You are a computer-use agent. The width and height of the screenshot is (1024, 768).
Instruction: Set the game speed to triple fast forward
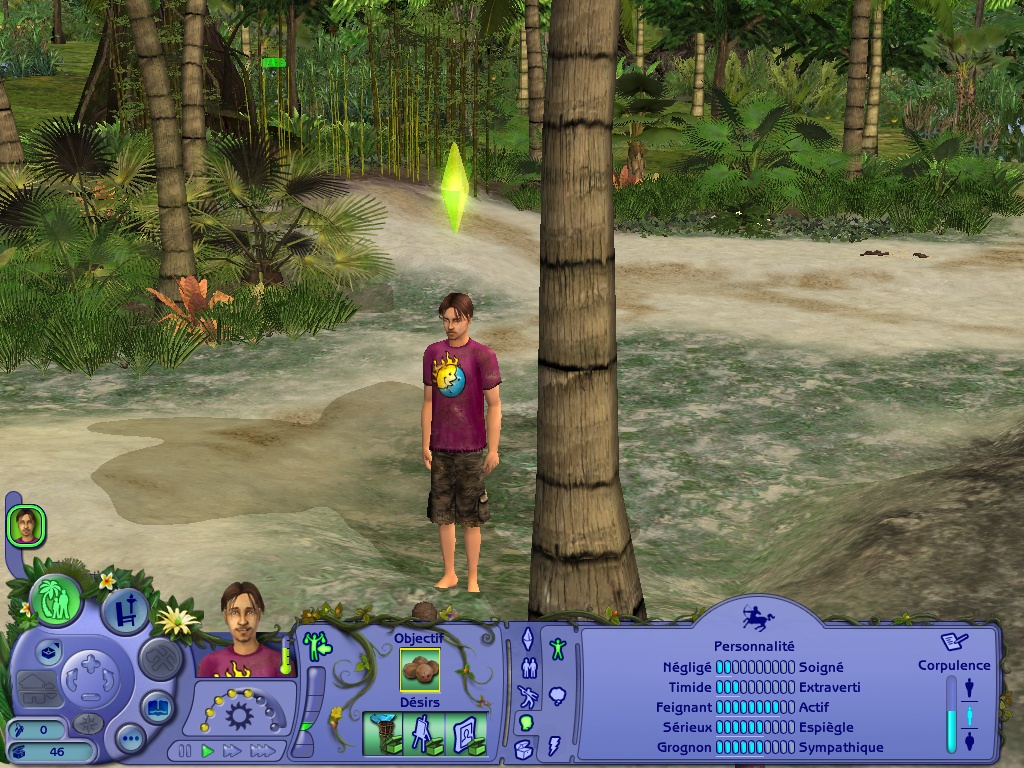pyautogui.click(x=262, y=750)
